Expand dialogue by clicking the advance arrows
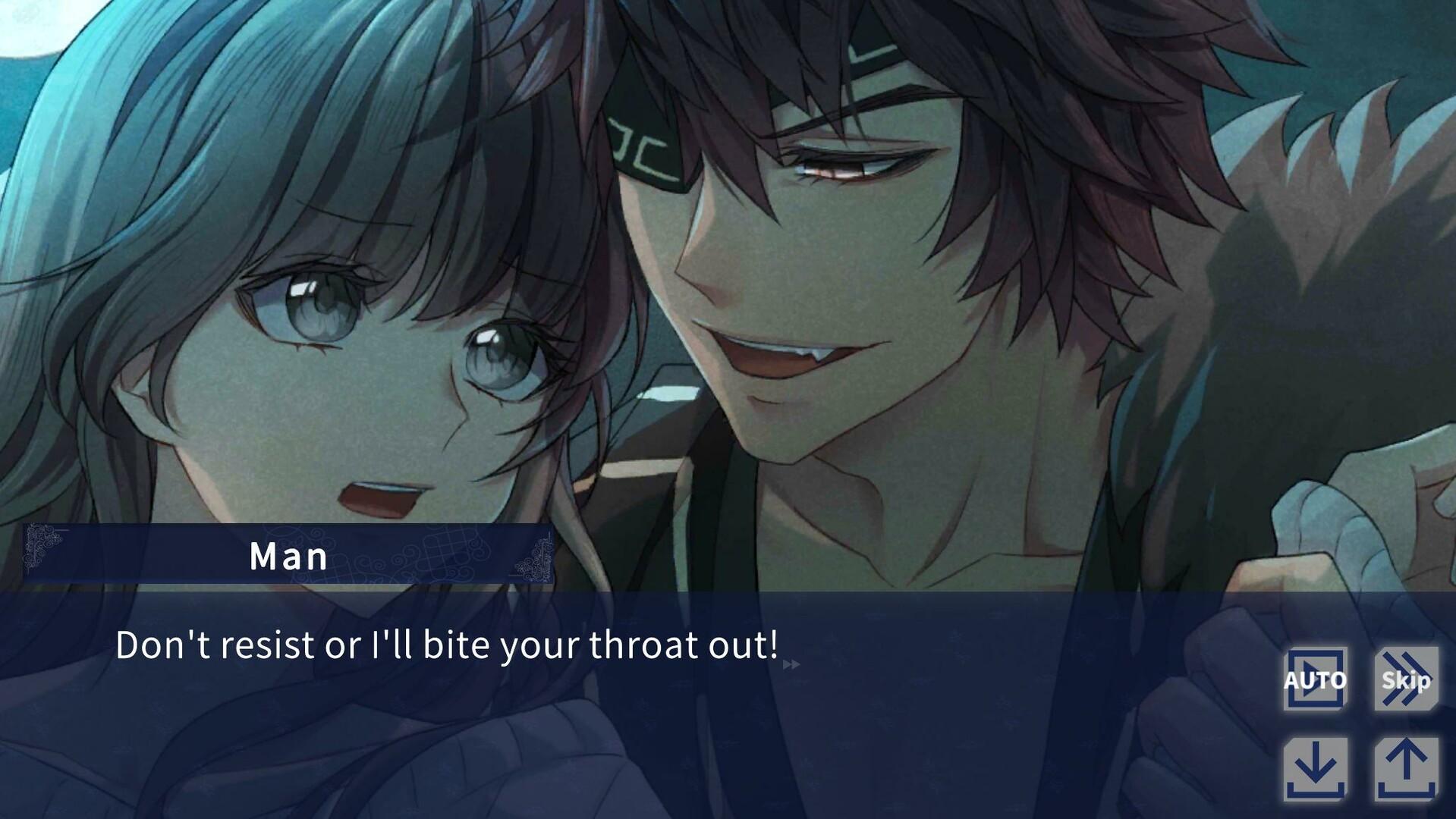 click(x=791, y=664)
